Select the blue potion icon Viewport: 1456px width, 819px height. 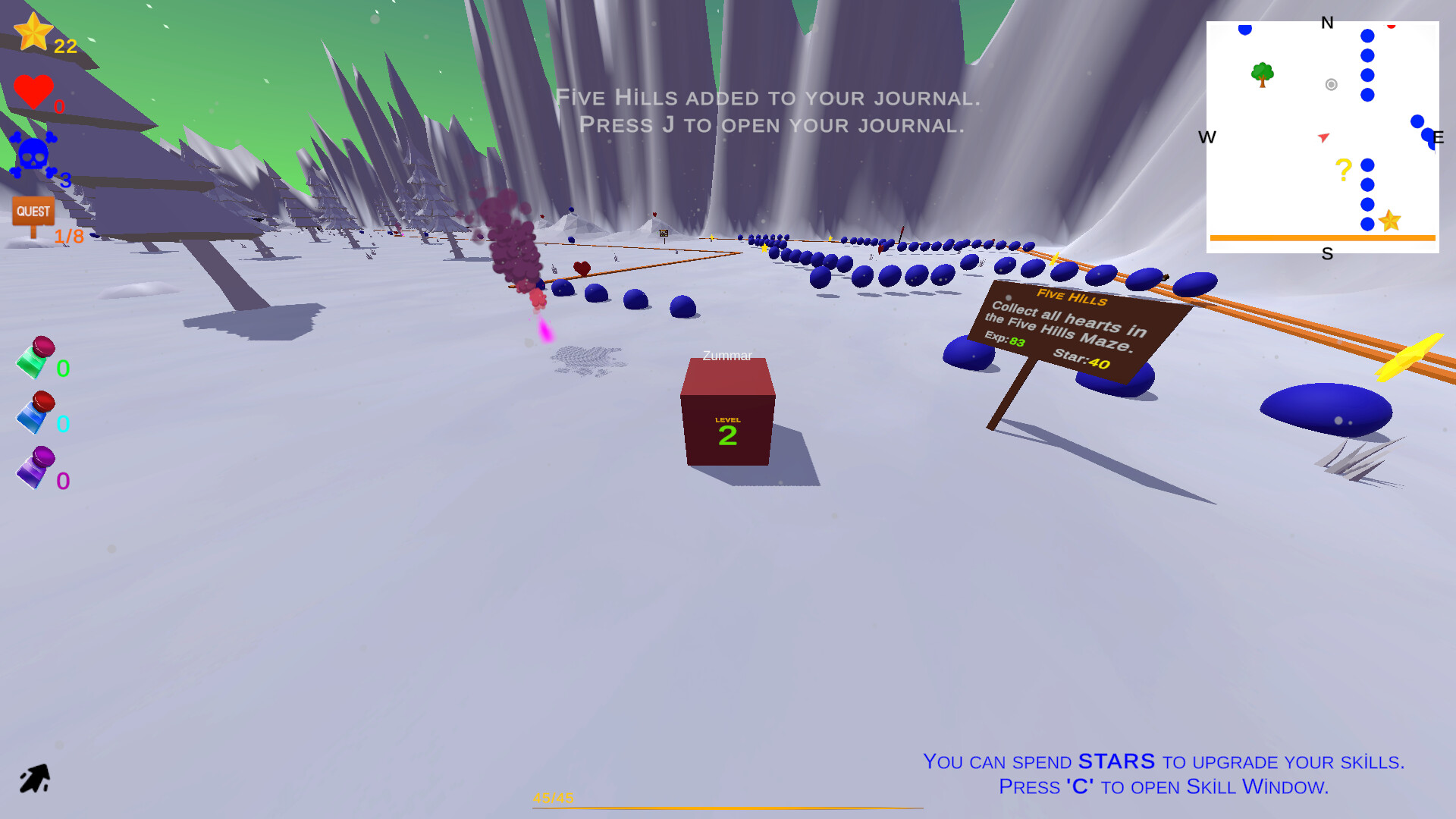point(36,413)
